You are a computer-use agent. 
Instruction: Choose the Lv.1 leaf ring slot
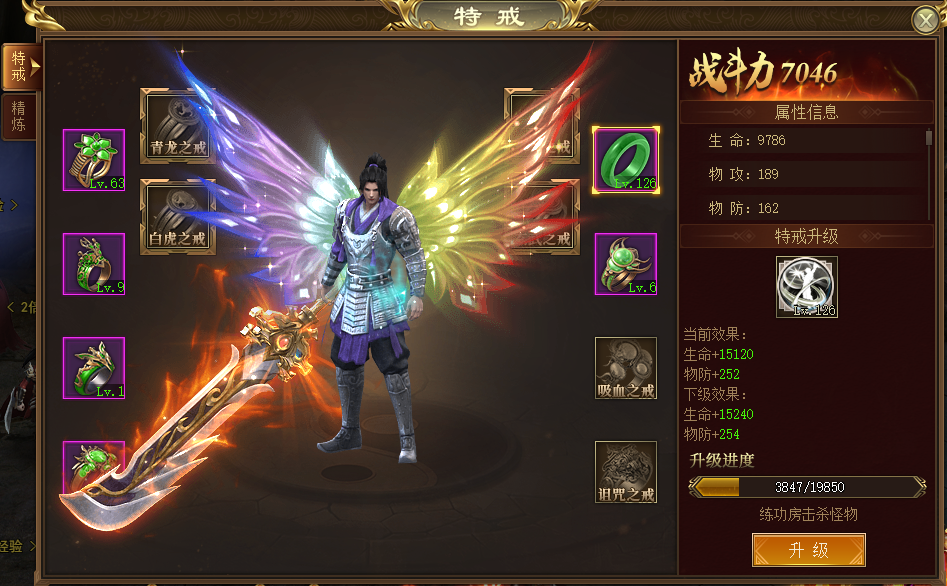[x=94, y=368]
